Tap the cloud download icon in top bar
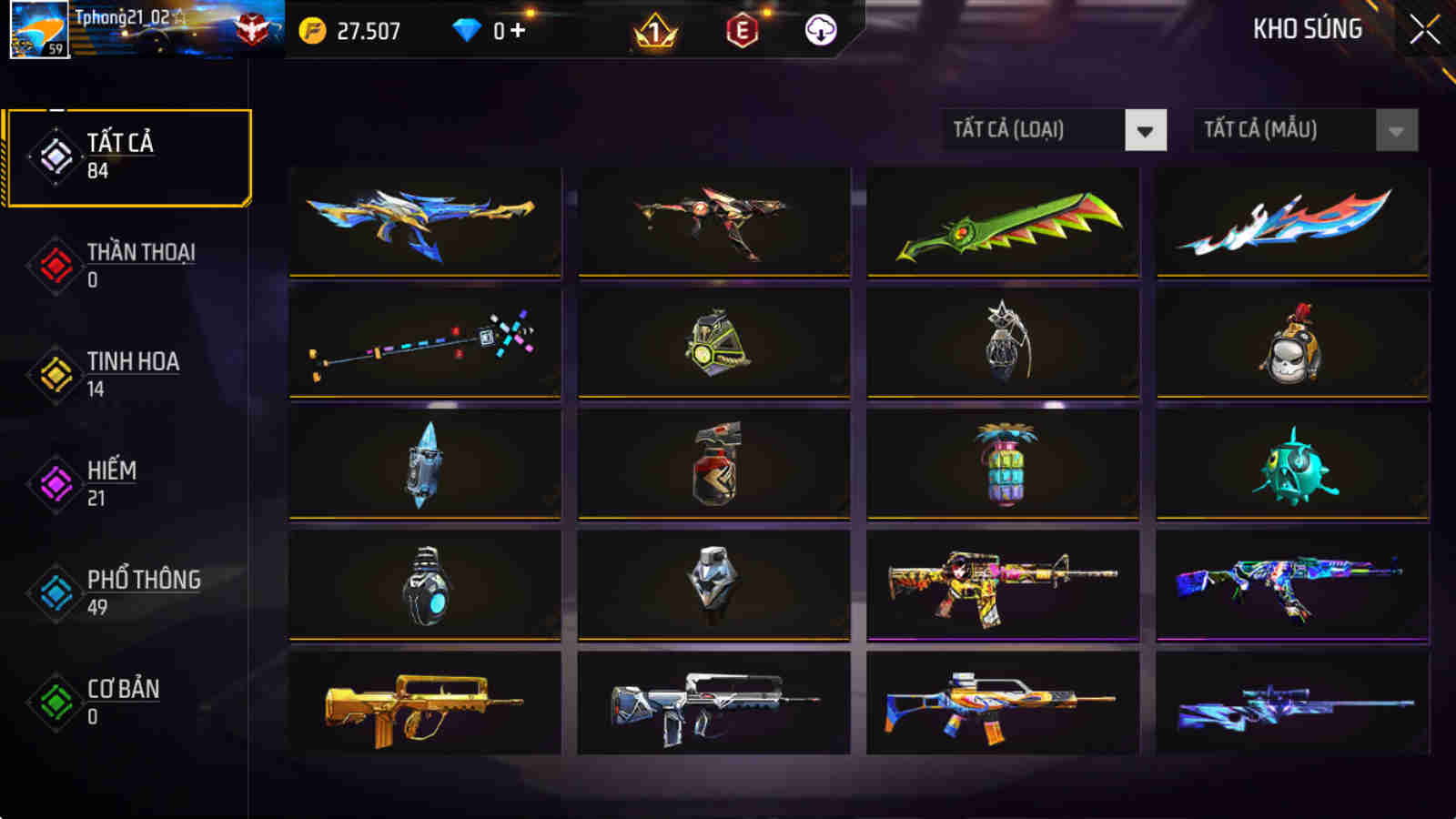This screenshot has height=819, width=1456. pyautogui.click(x=818, y=29)
